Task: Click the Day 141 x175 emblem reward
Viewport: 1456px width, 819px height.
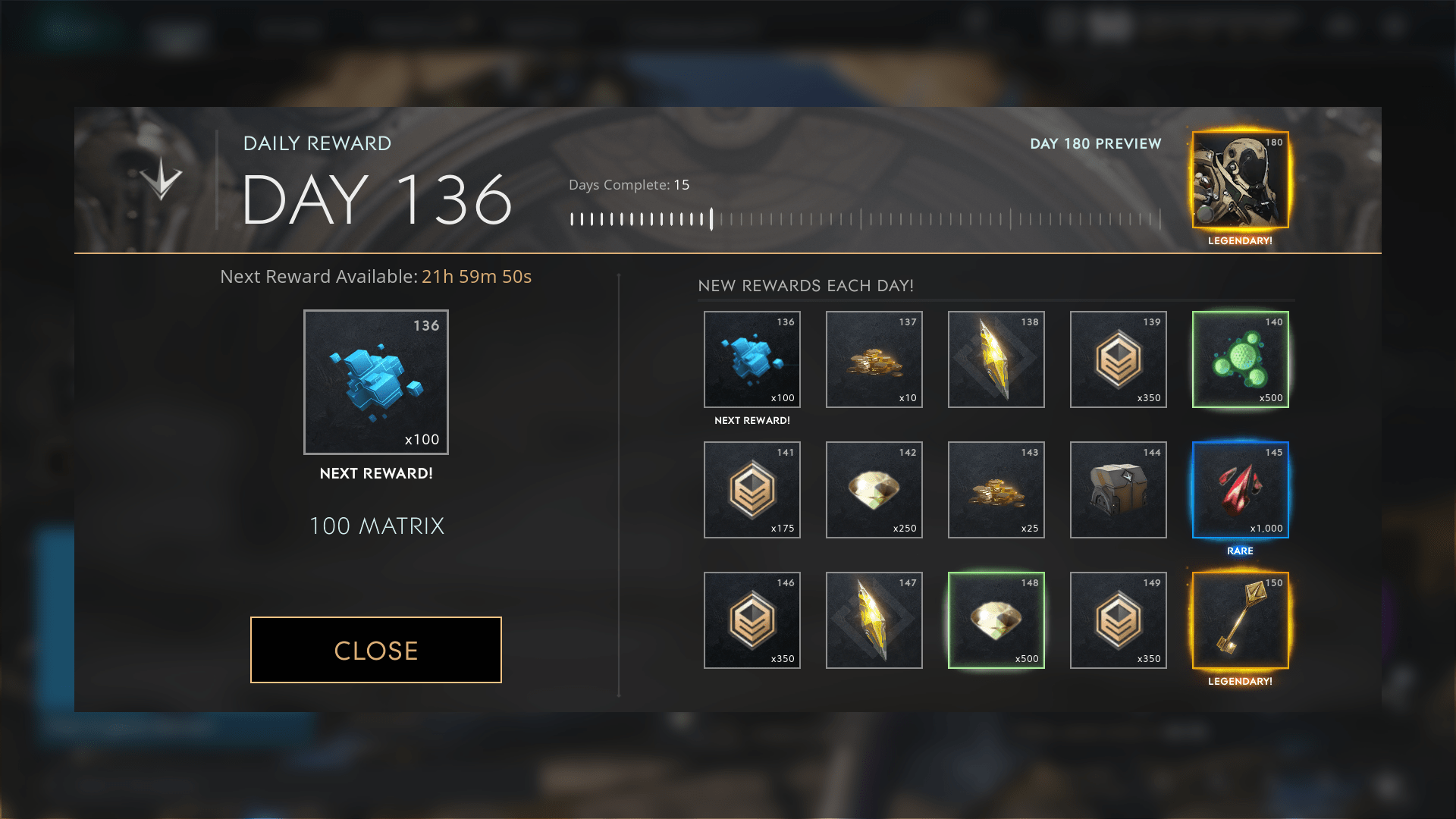Action: tap(752, 490)
